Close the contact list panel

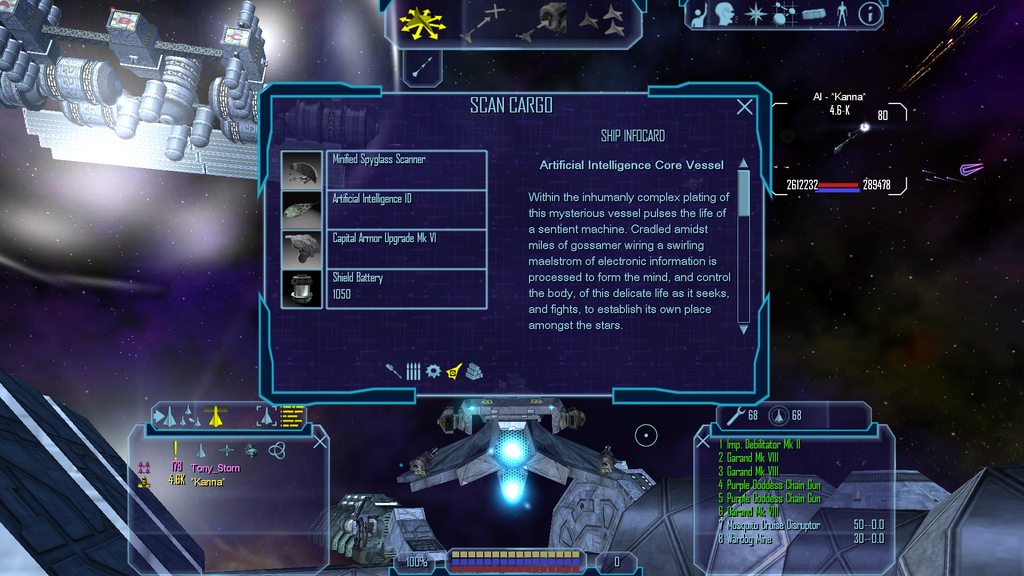[x=320, y=441]
